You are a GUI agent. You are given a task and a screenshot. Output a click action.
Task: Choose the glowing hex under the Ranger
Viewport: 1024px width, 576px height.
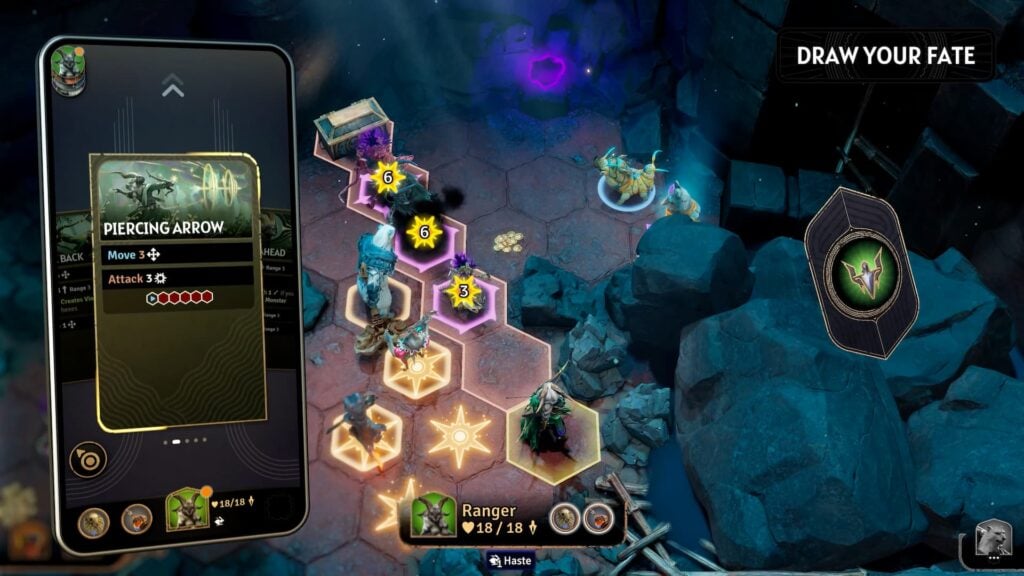click(x=553, y=437)
